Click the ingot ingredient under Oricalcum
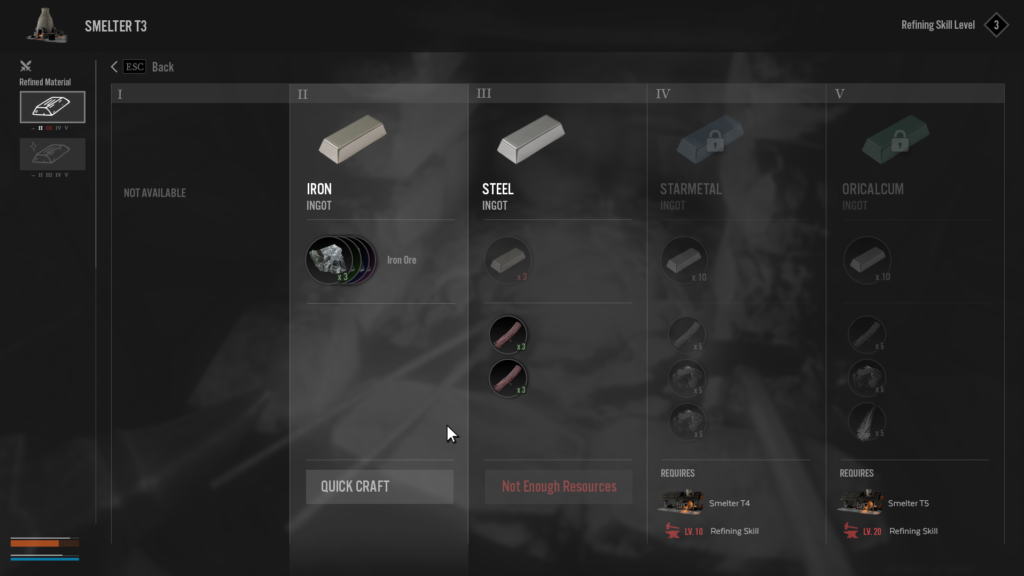The width and height of the screenshot is (1024, 576). click(x=863, y=260)
